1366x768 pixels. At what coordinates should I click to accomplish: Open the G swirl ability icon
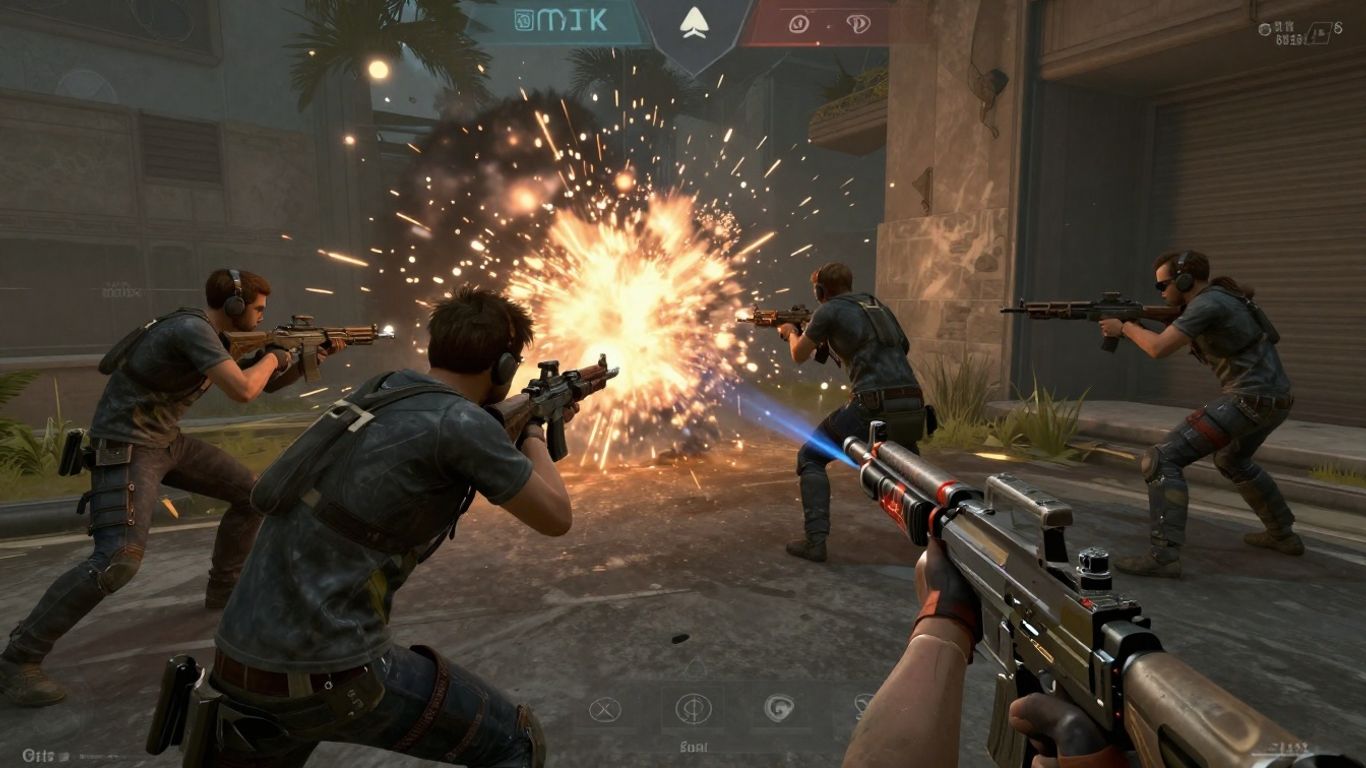tap(779, 707)
